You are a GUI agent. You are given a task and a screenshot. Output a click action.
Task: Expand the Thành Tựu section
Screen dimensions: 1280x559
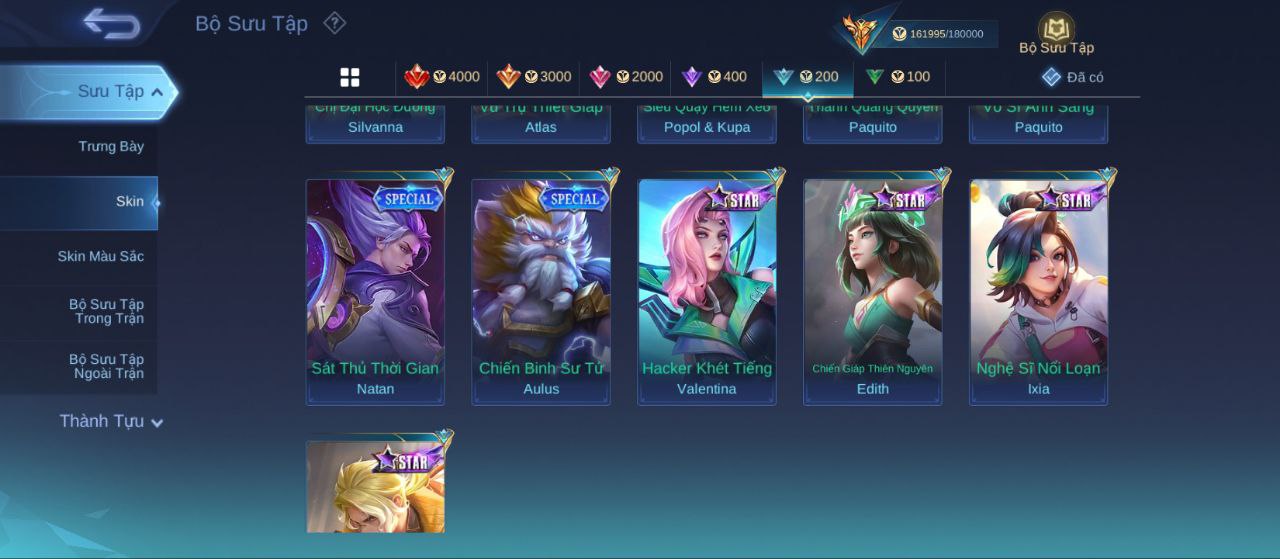(110, 421)
